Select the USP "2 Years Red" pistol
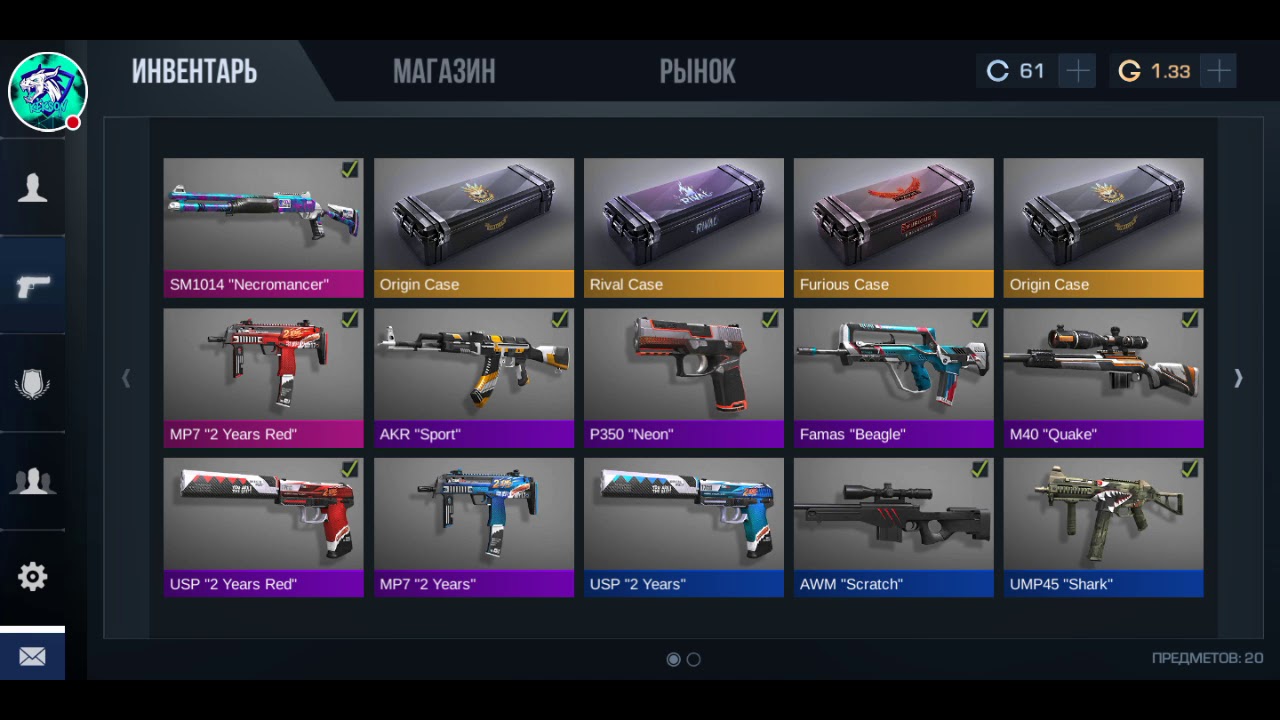This screenshot has width=1280, height=720. click(x=263, y=527)
